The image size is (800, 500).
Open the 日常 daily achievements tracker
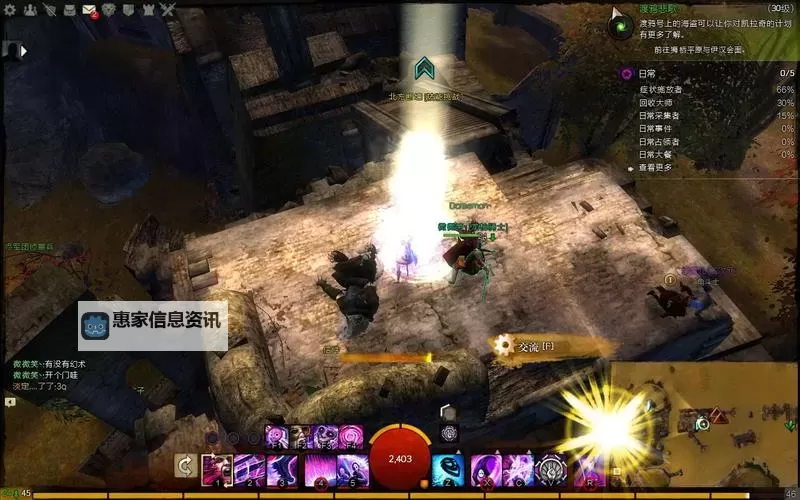647,73
